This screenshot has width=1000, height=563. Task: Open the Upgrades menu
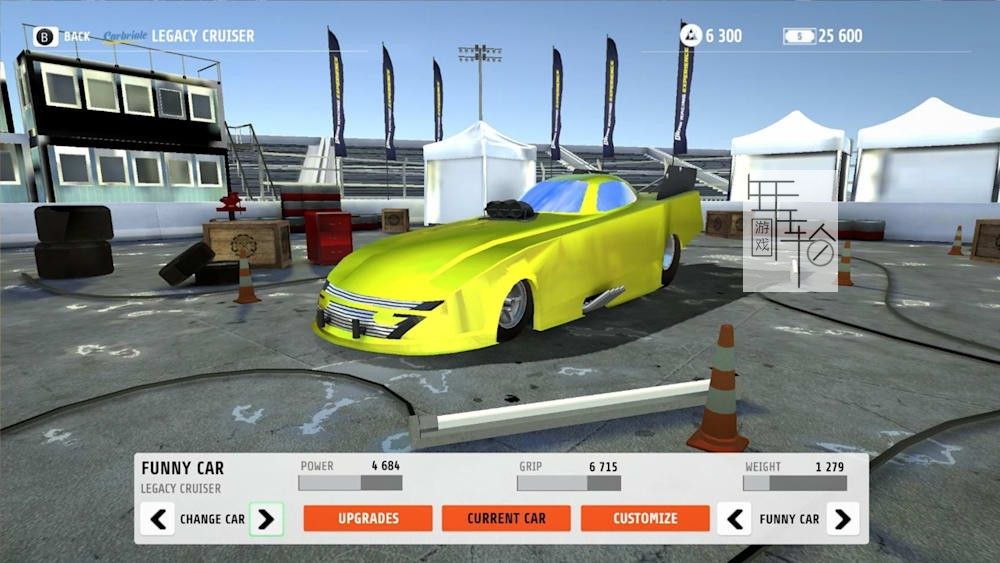pos(368,518)
